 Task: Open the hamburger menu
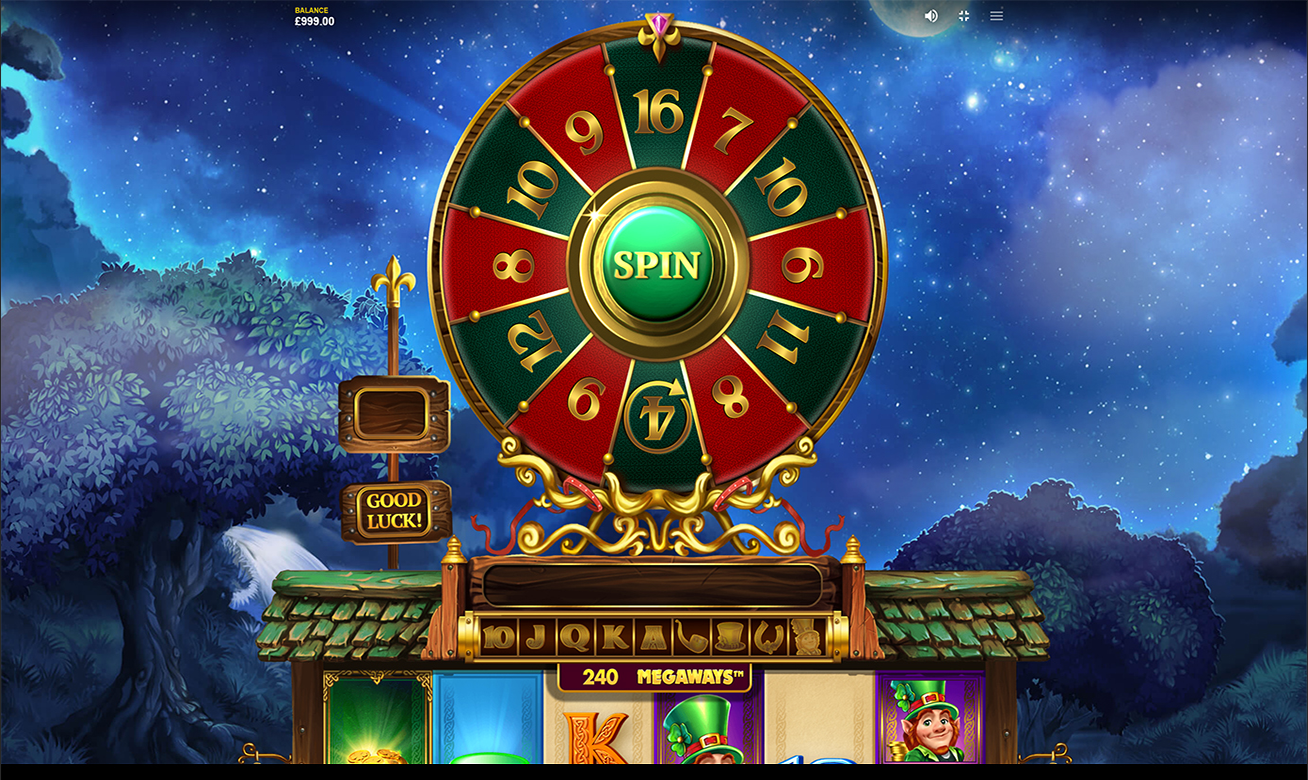click(x=996, y=16)
